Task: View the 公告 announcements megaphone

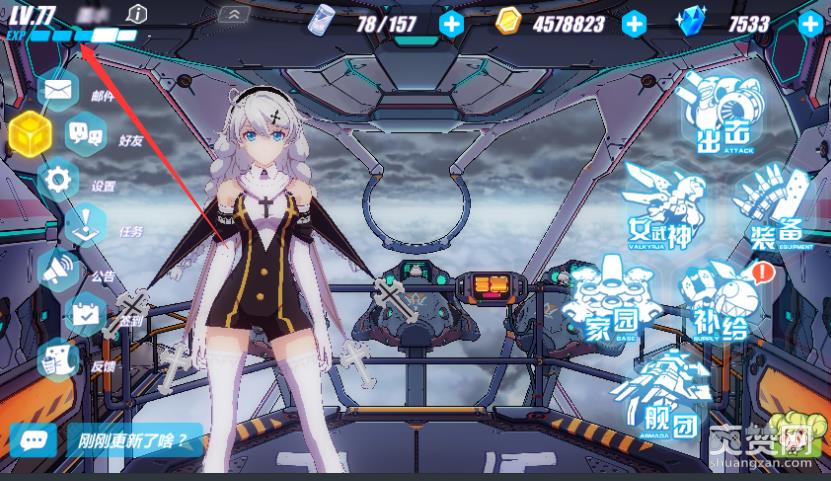Action: [x=58, y=270]
